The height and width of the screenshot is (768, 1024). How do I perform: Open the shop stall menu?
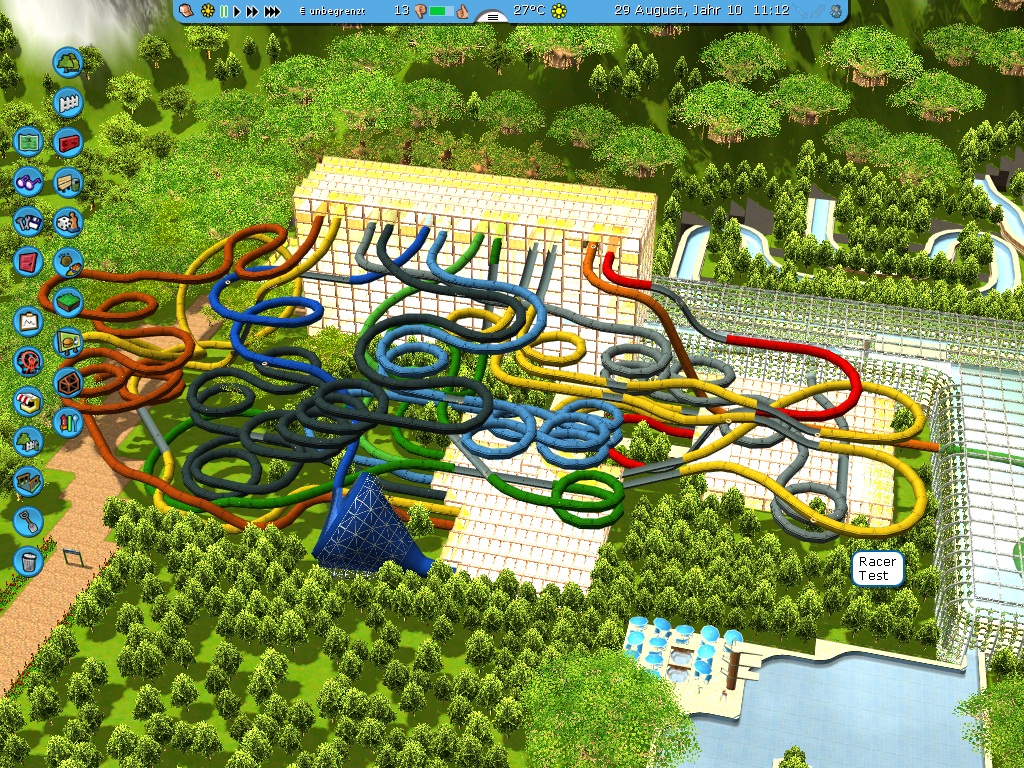click(x=28, y=400)
